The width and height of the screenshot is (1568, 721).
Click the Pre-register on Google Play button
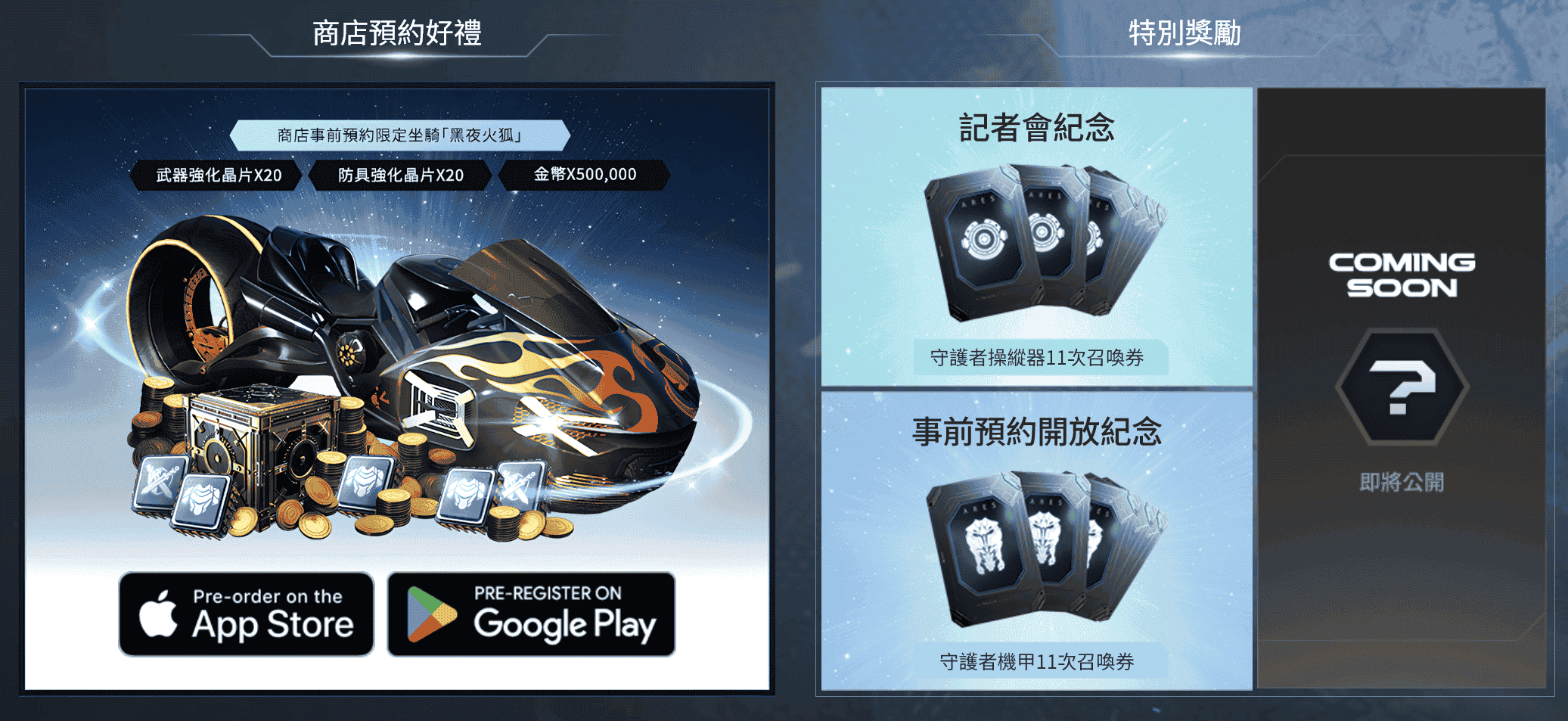pyautogui.click(x=530, y=614)
